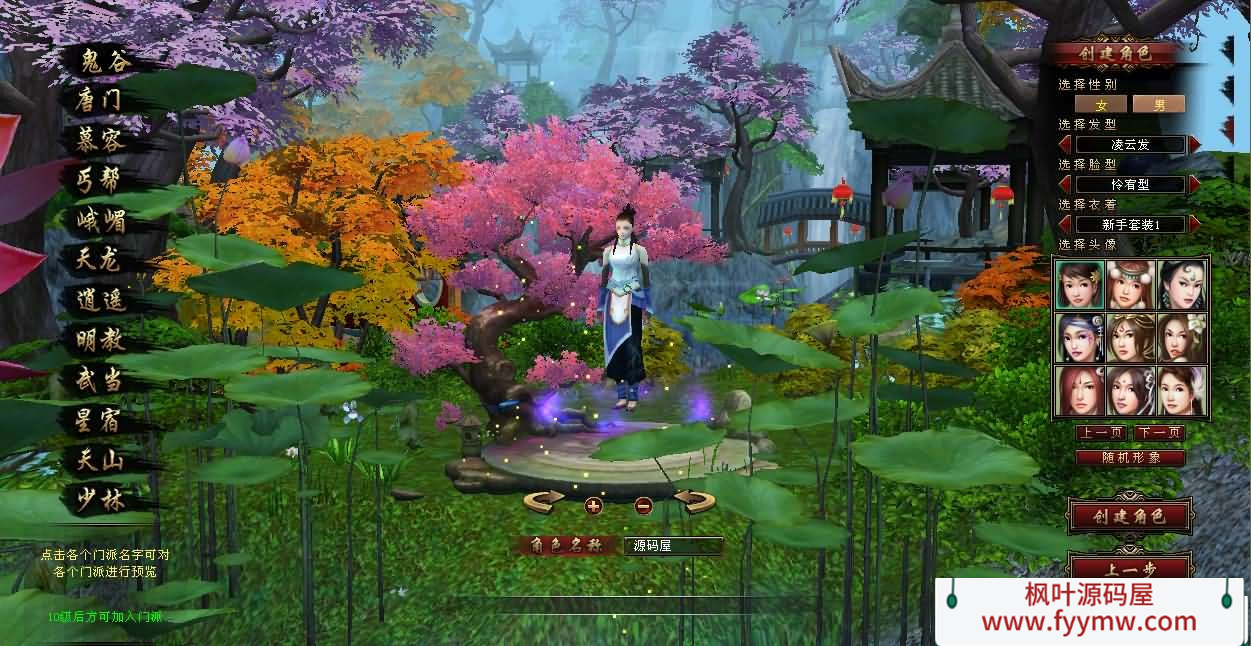Cycle to the next outfit after 新手套装1

(x=1195, y=224)
